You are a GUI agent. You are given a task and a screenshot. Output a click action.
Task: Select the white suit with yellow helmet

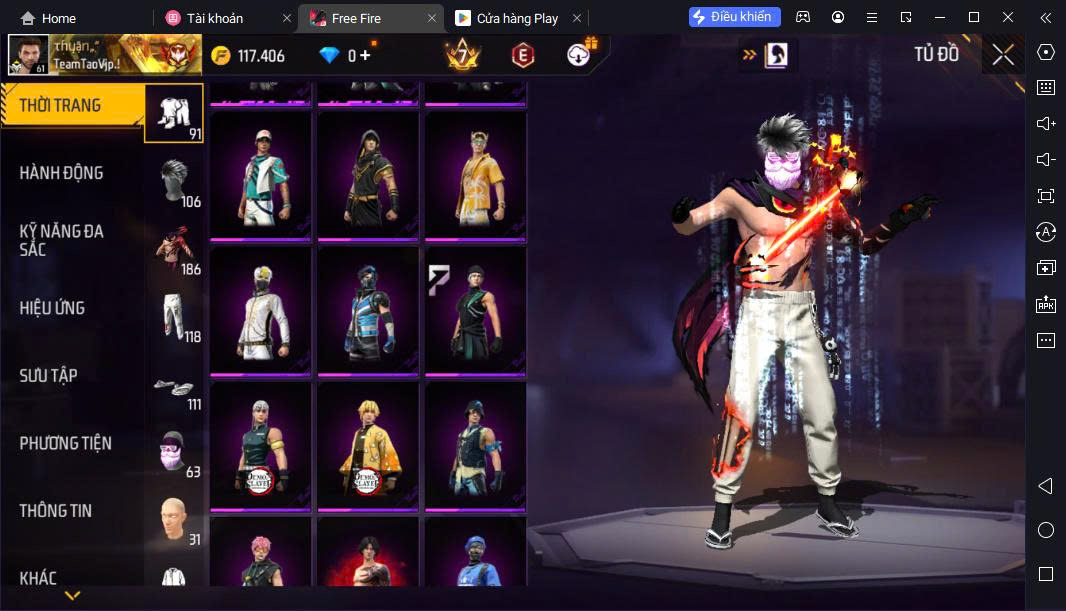[261, 309]
